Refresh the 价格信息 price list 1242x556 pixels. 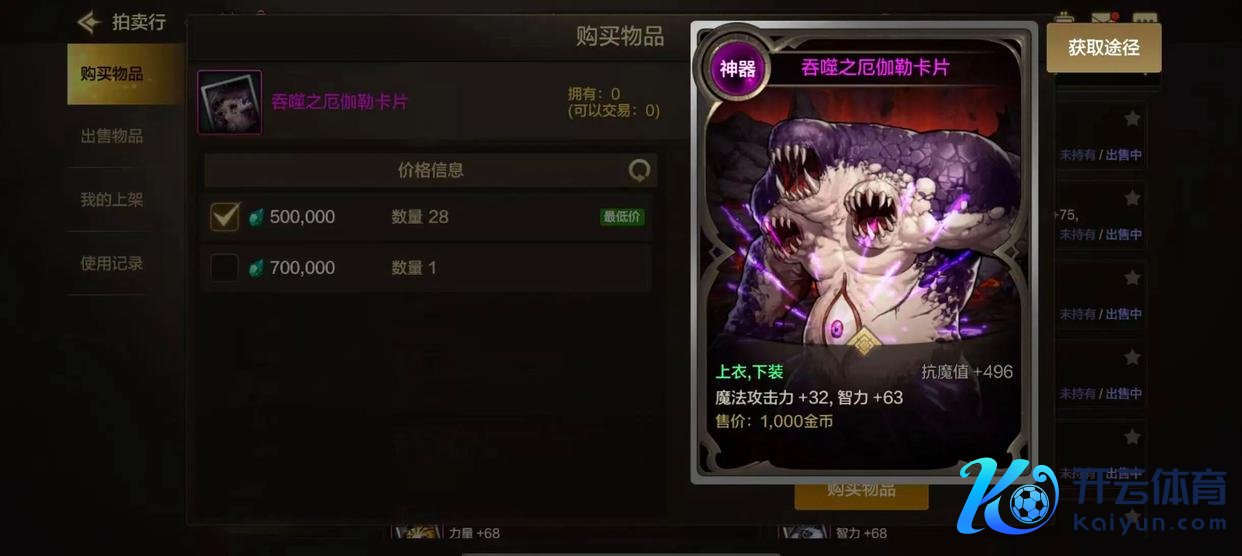point(639,171)
